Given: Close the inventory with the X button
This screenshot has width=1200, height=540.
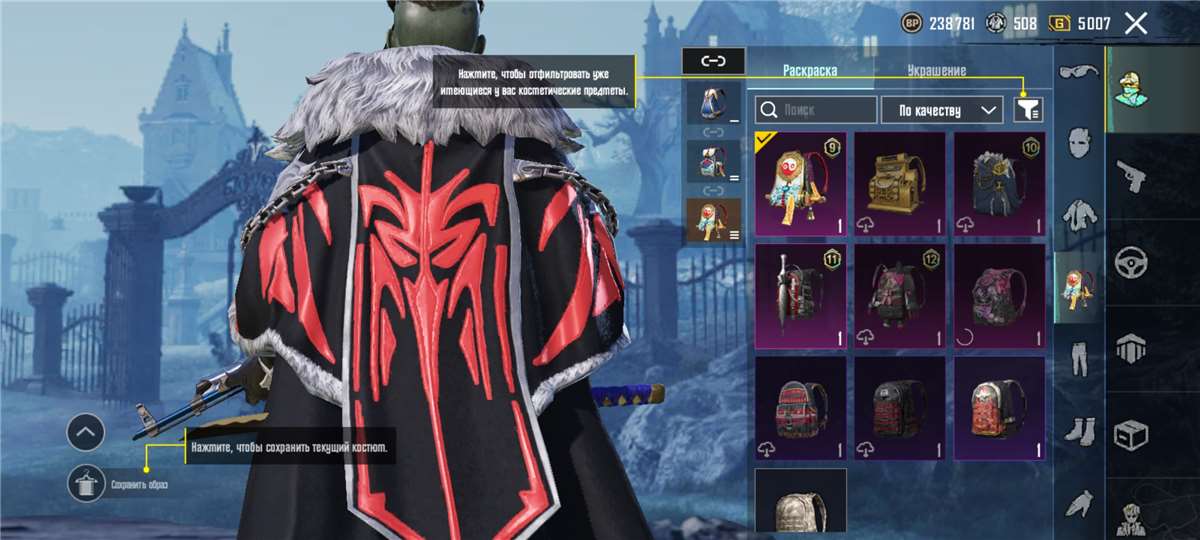Looking at the screenshot, I should point(1136,24).
